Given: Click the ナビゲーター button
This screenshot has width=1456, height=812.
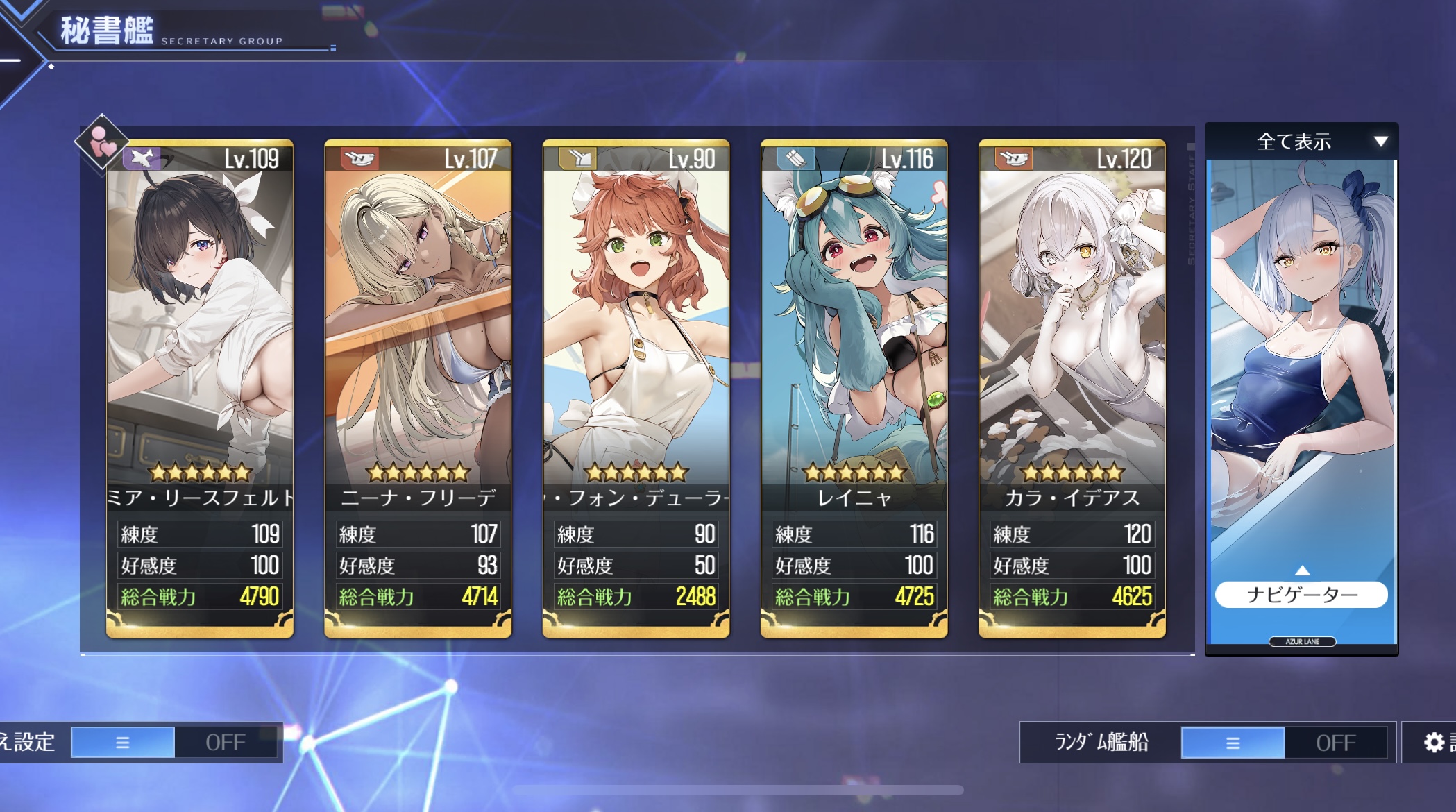Looking at the screenshot, I should click(x=1301, y=595).
